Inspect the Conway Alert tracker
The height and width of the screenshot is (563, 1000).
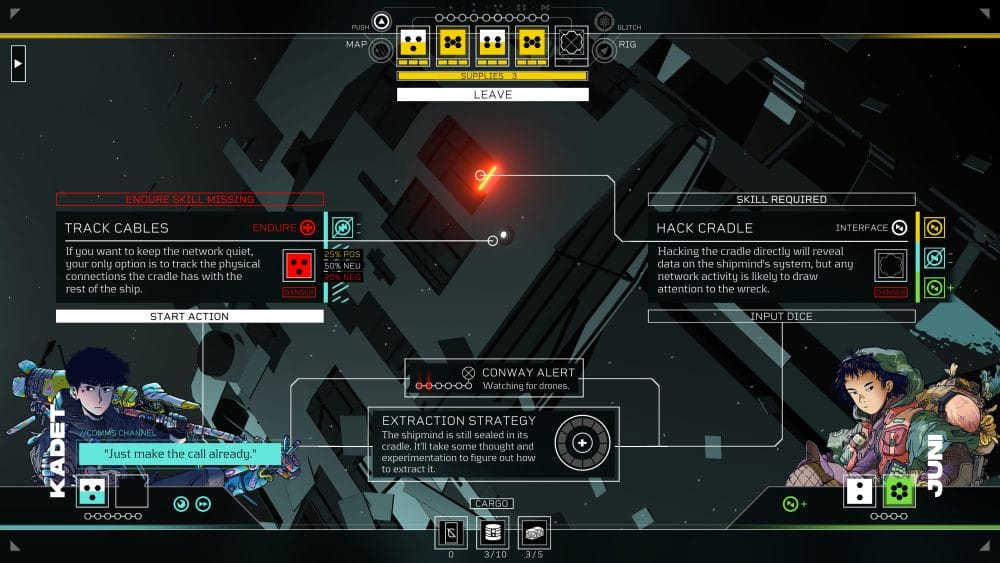494,378
